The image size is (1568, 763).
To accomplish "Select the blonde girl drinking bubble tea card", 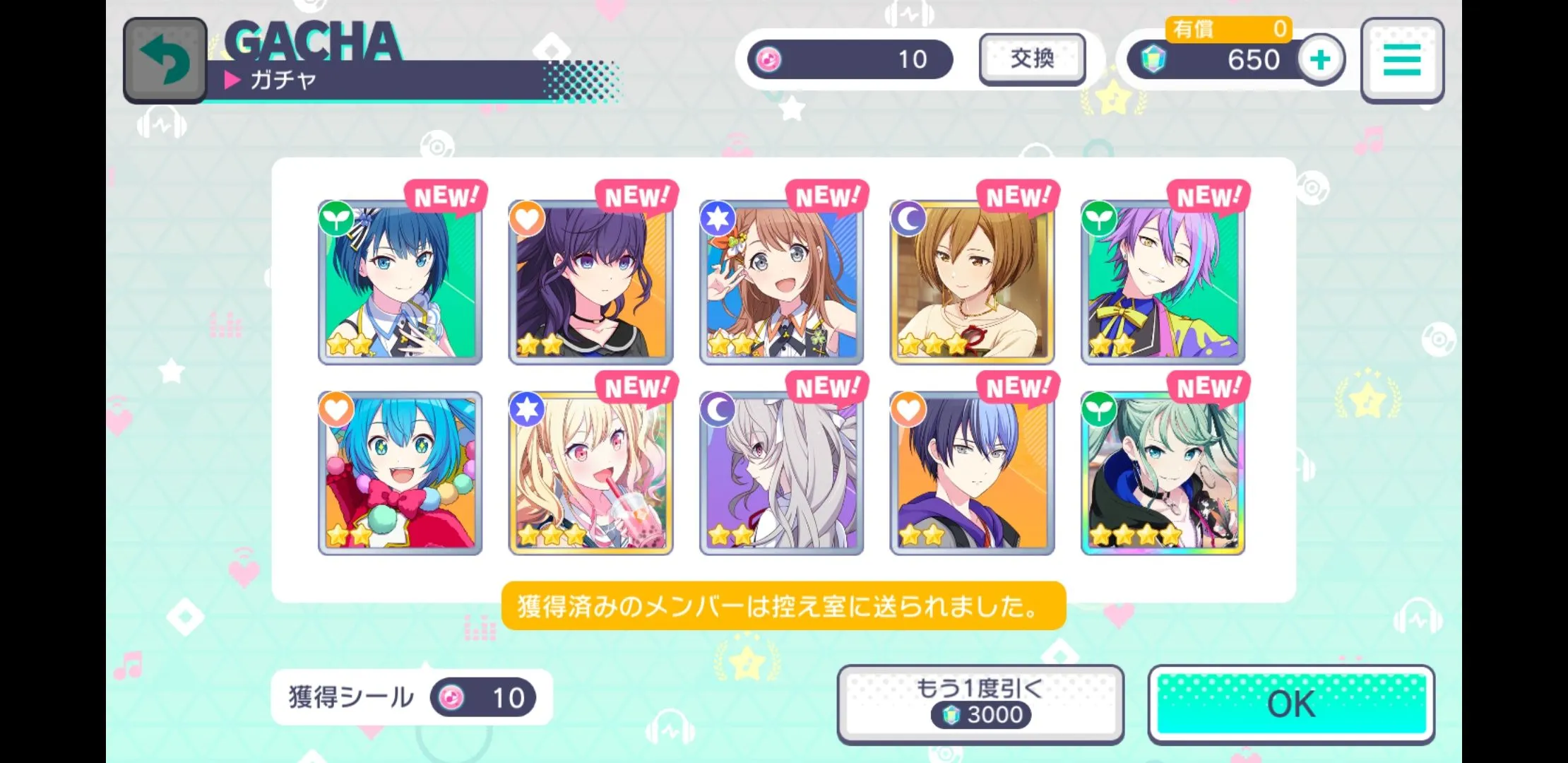I will (590, 473).
